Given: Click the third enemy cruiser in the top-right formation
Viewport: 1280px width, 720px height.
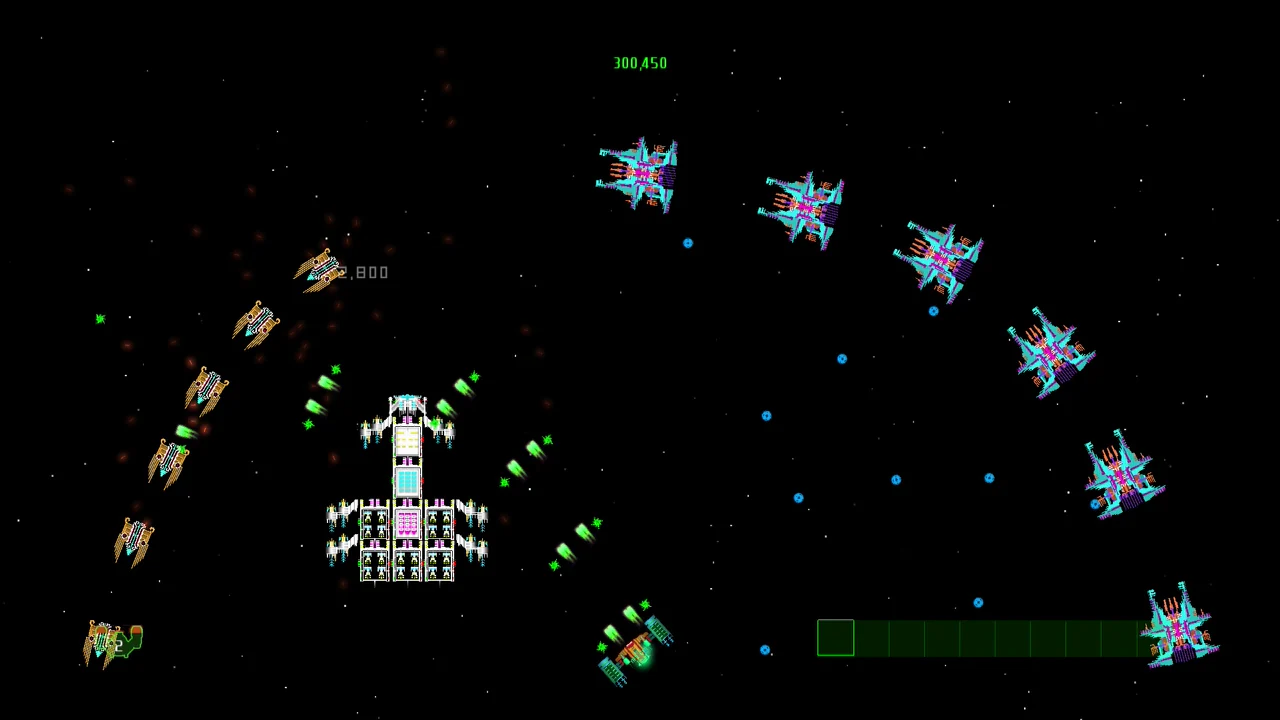Looking at the screenshot, I should click(x=940, y=255).
